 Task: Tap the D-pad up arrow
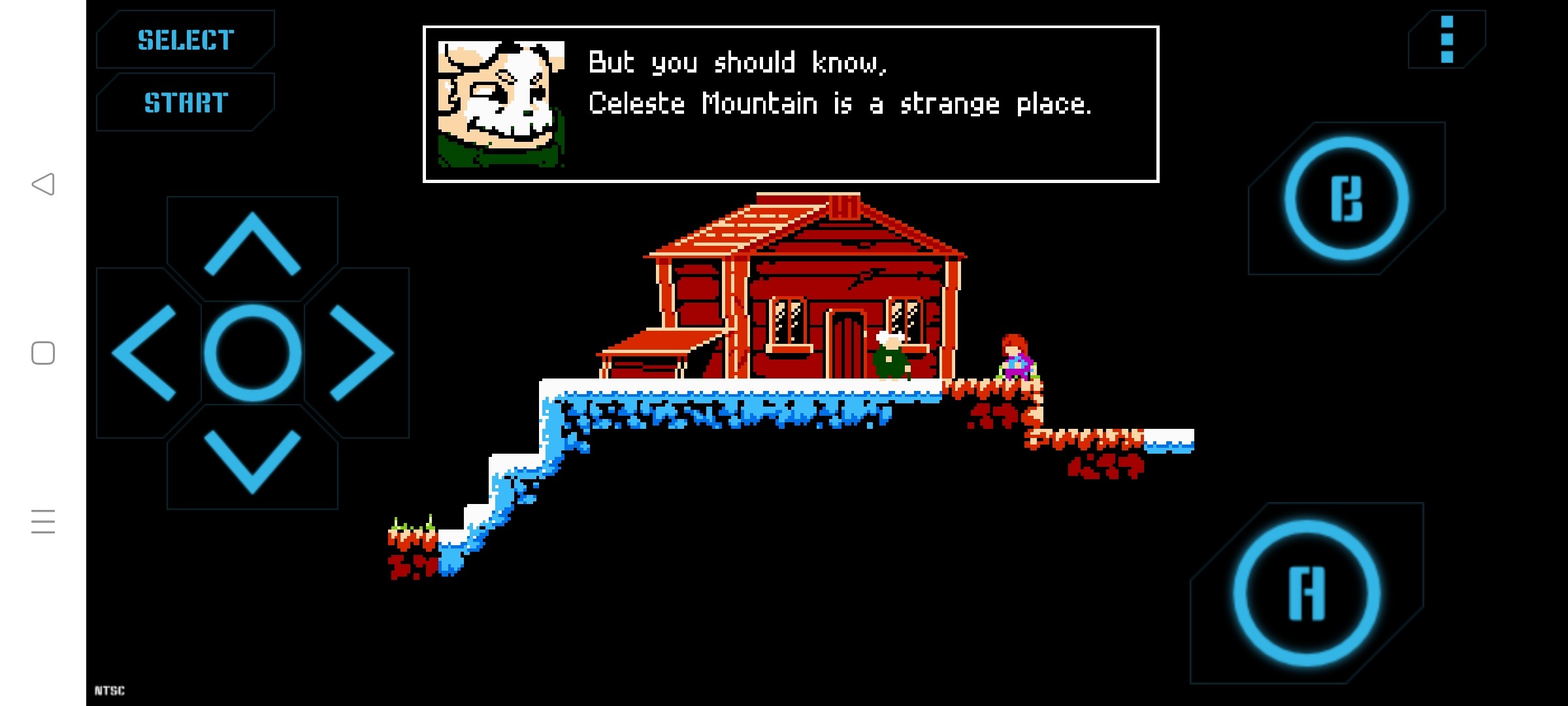[x=252, y=244]
